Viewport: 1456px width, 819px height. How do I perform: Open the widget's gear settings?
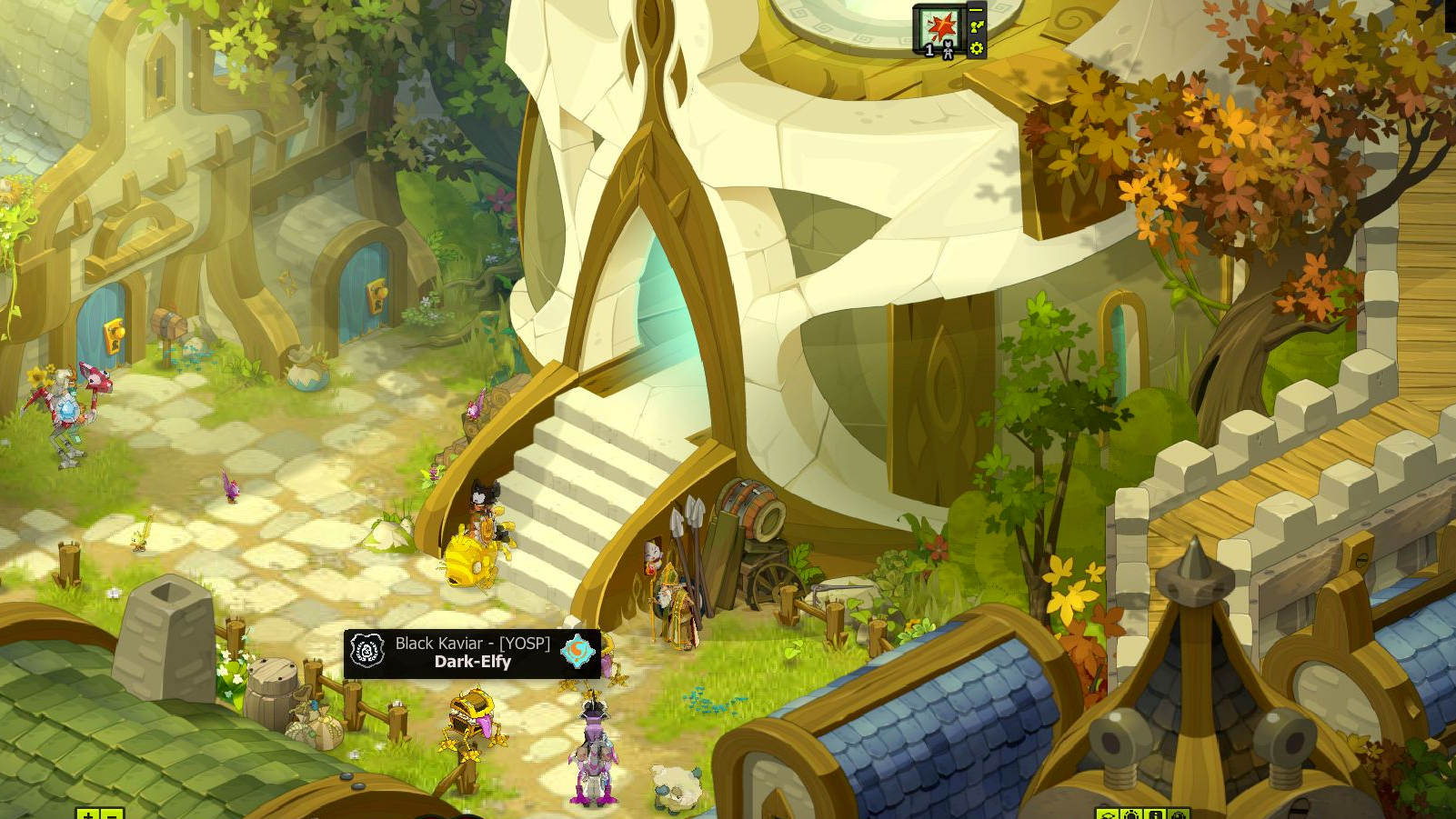[976, 48]
